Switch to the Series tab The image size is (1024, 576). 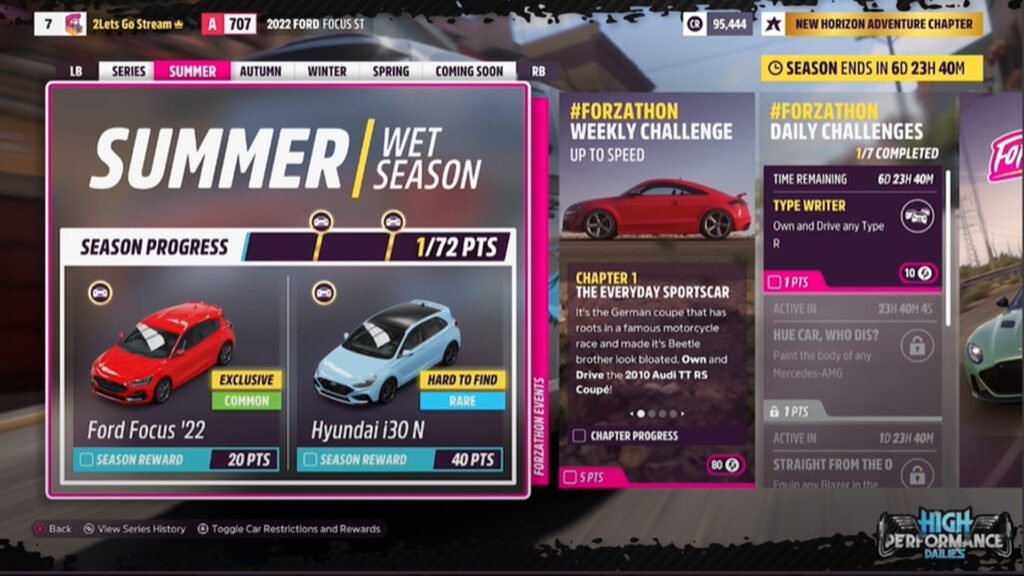pyautogui.click(x=128, y=71)
